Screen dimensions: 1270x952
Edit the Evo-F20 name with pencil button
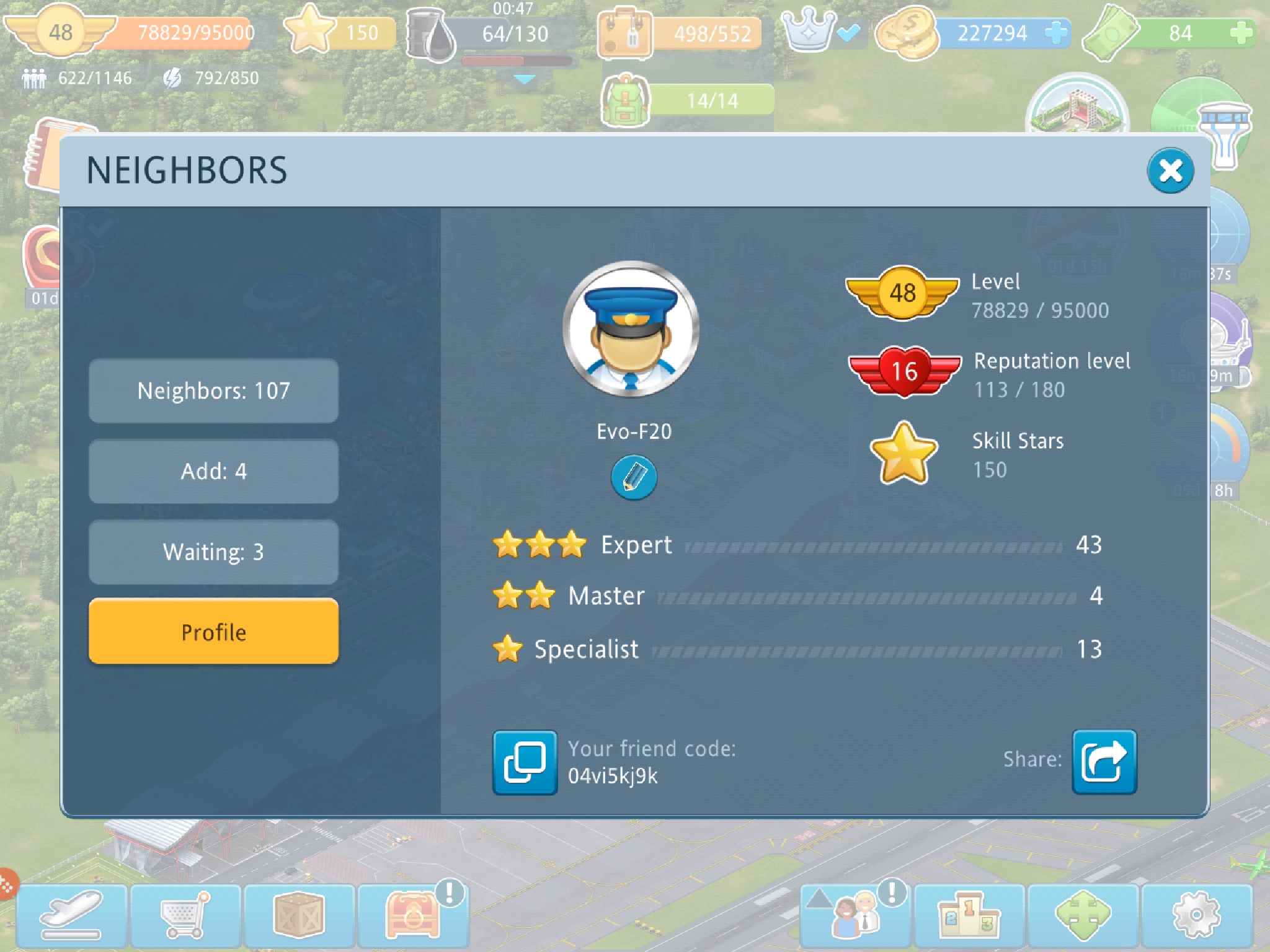633,477
